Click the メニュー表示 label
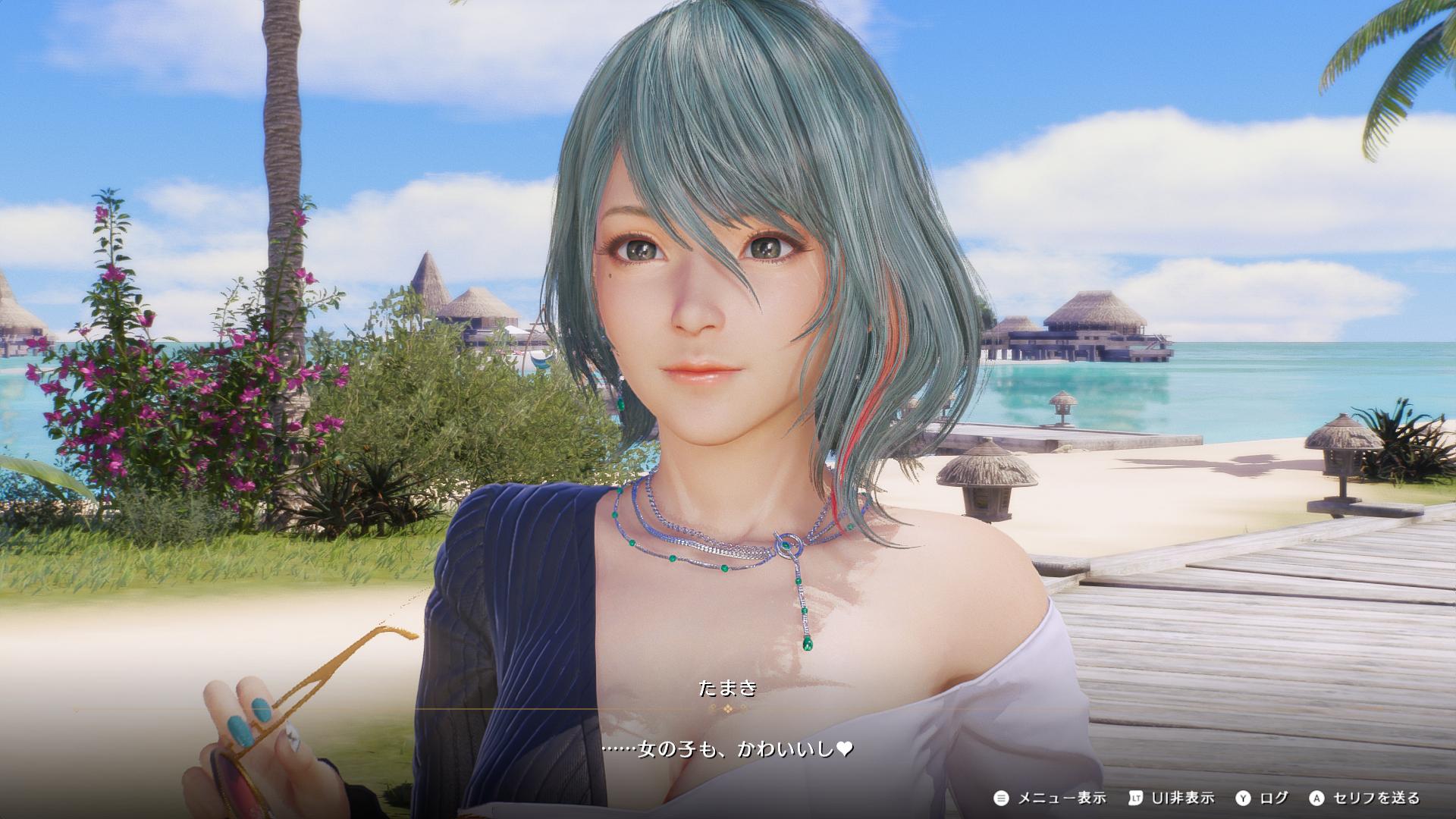This screenshot has width=1456, height=819. [1063, 799]
